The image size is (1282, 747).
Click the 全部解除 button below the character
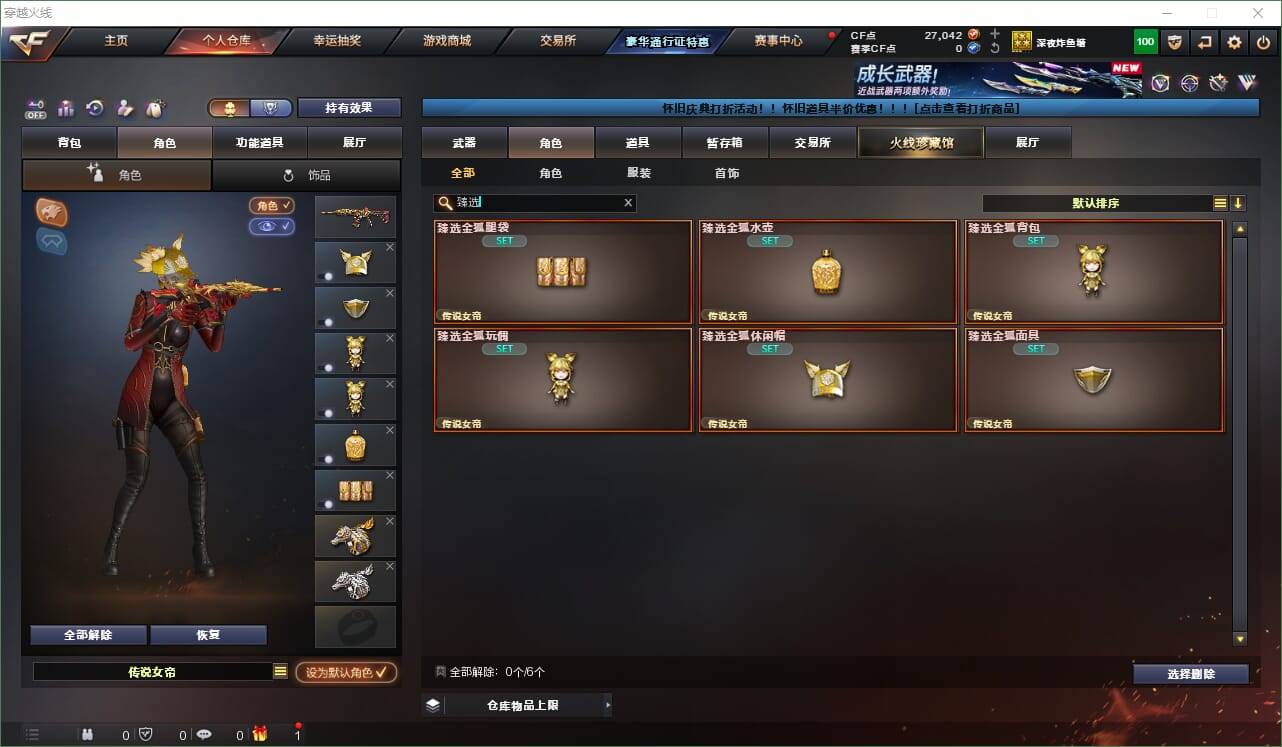click(x=88, y=634)
